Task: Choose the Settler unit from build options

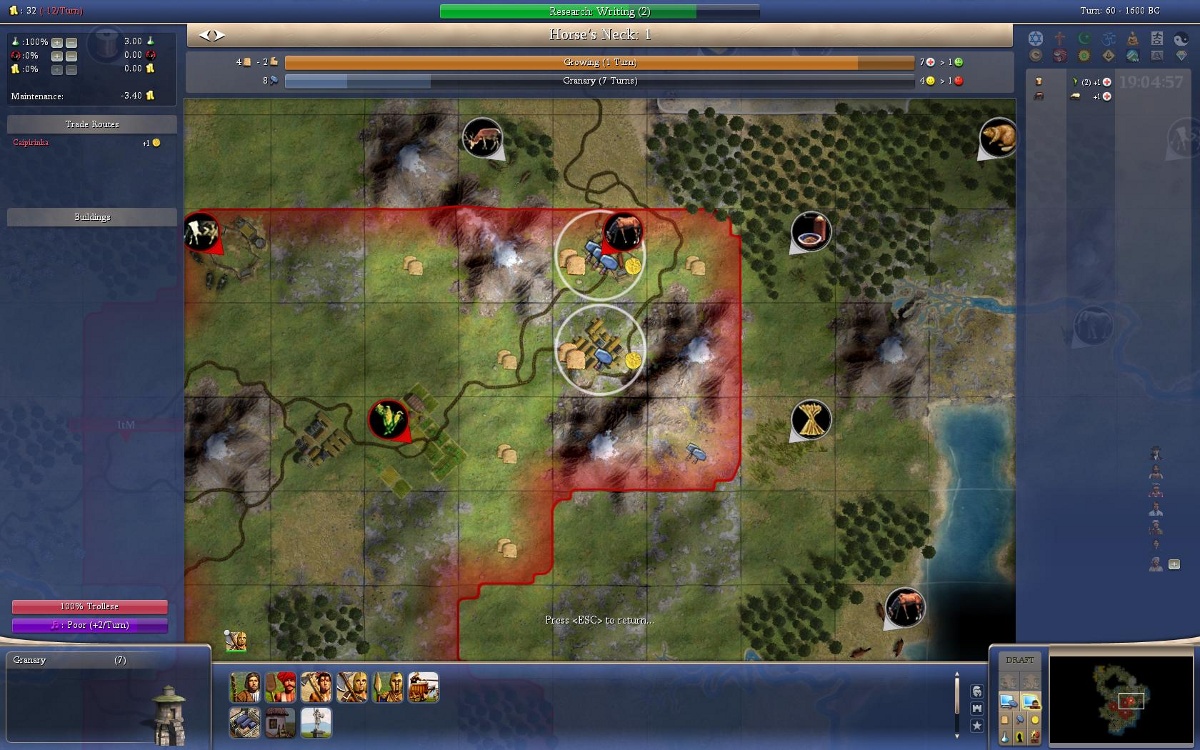Action: [246, 687]
